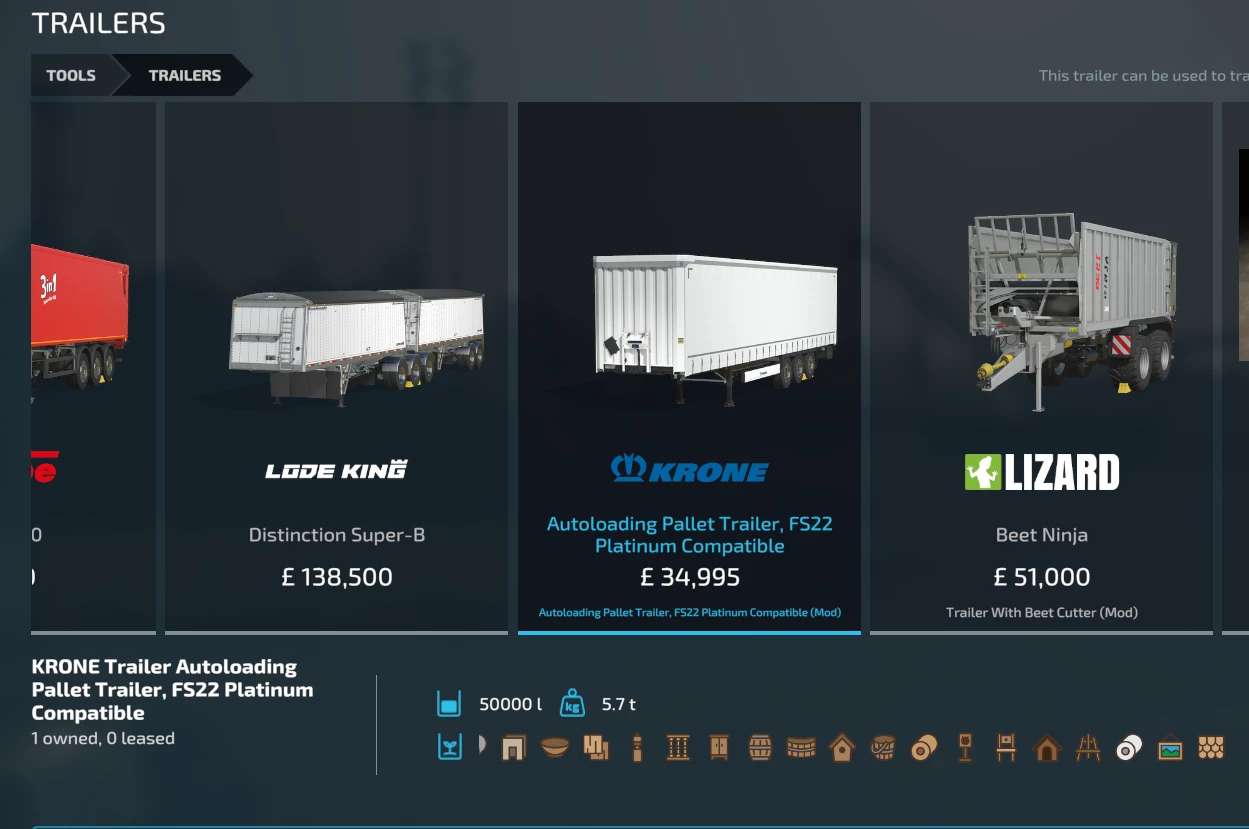Image resolution: width=1249 pixels, height=829 pixels.
Task: Go back to the Tools breadcrumb
Action: (71, 76)
